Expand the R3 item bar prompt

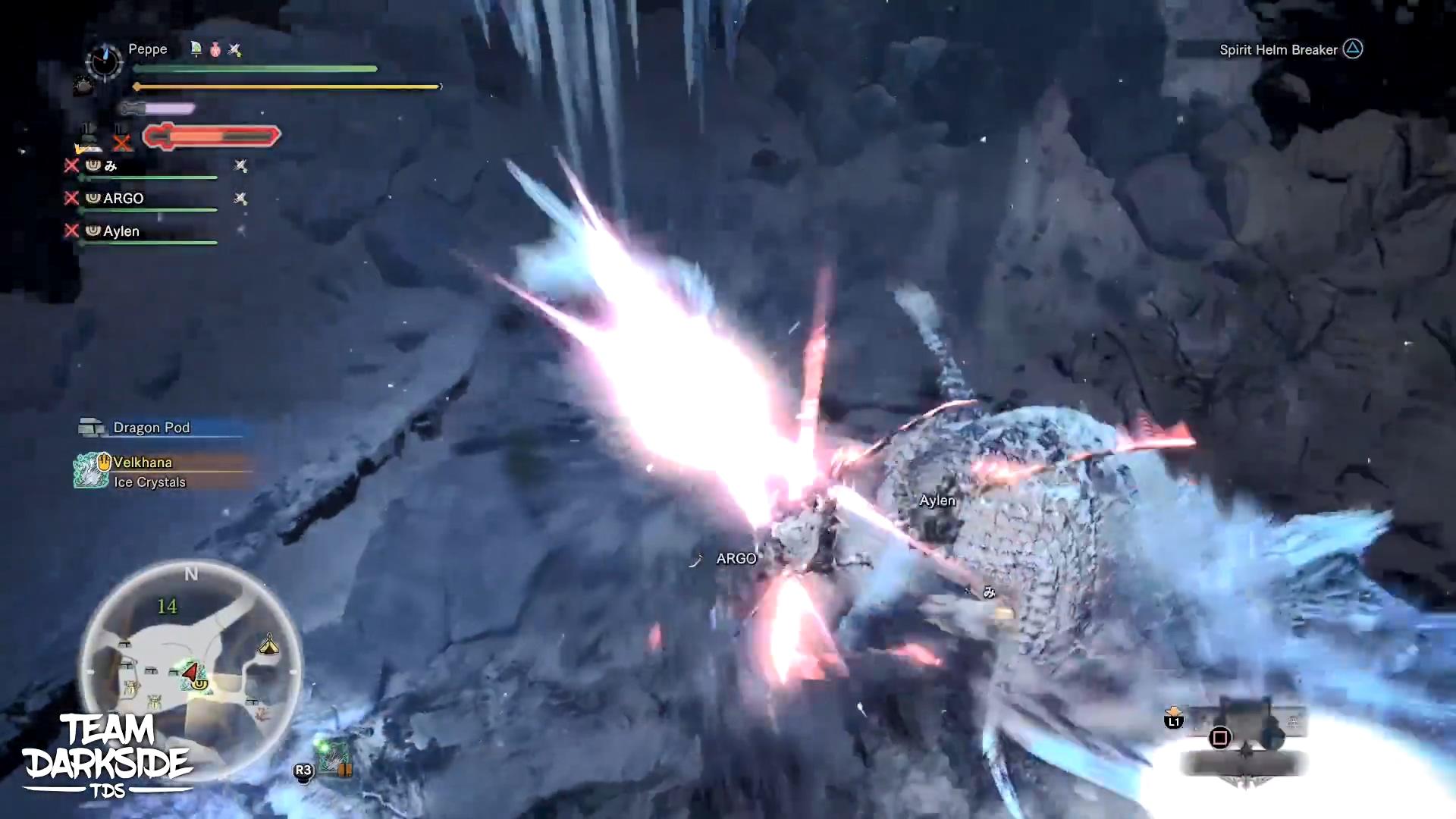(x=303, y=770)
